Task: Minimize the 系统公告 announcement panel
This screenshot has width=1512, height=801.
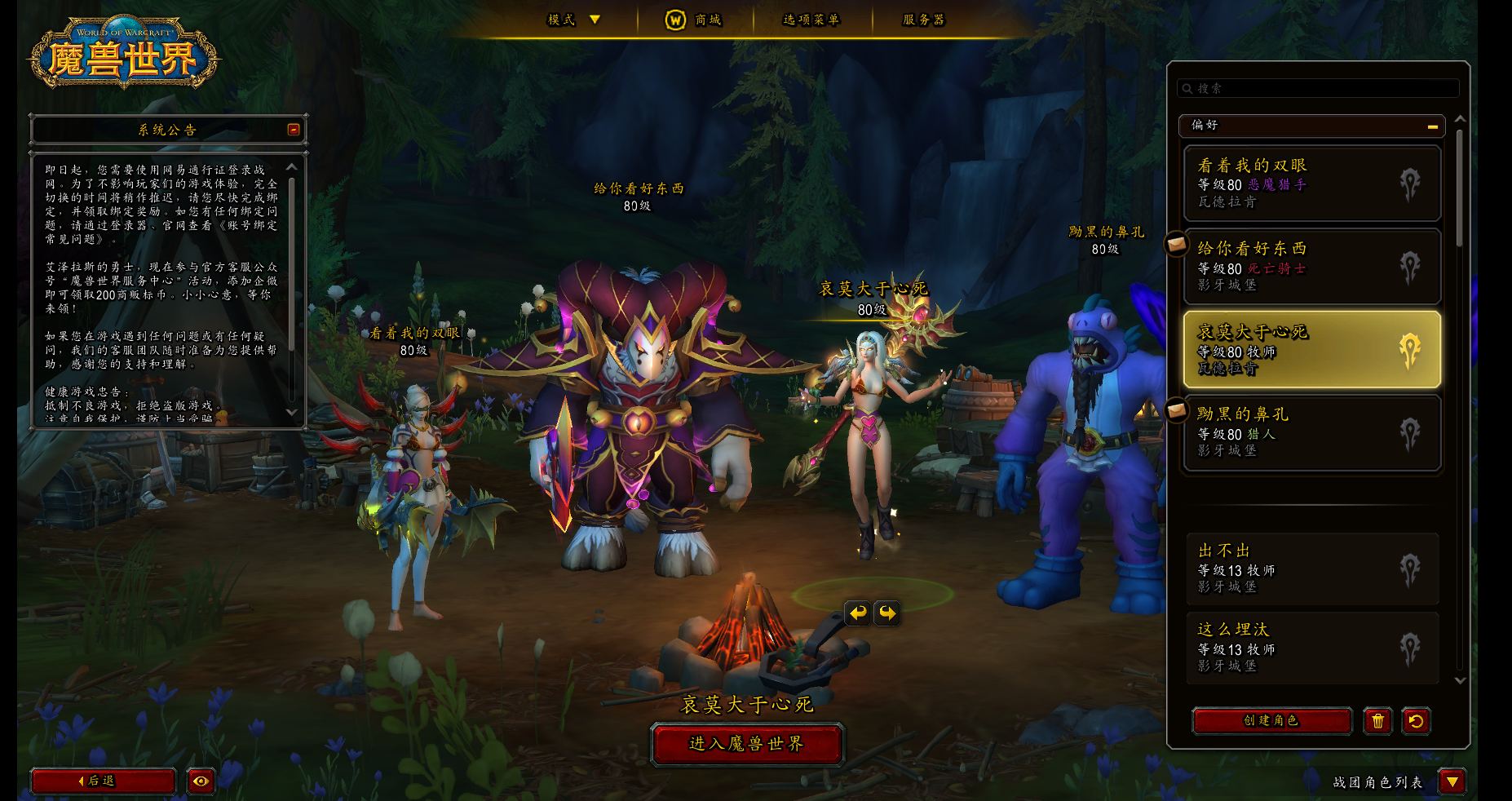Action: tap(294, 130)
